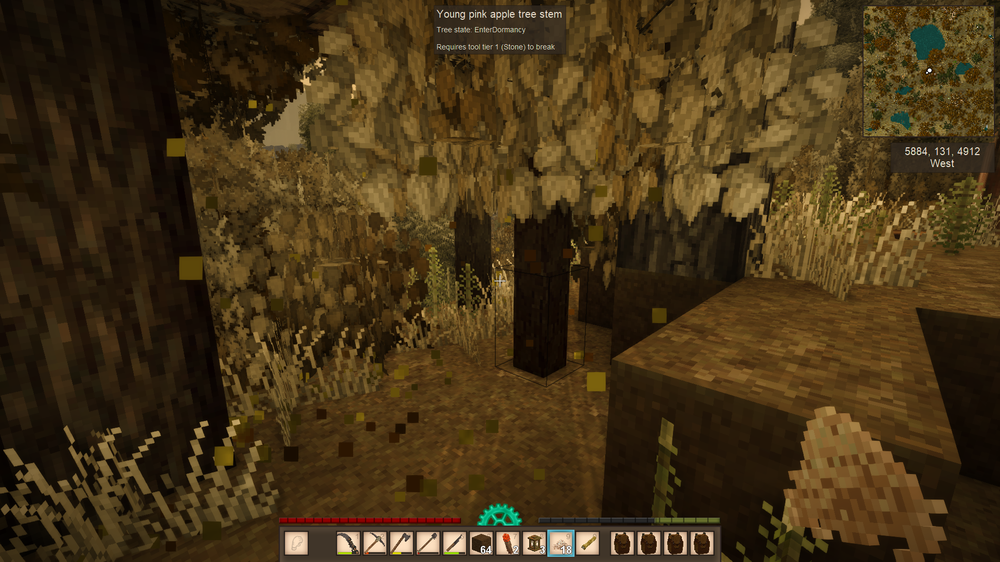The image size is (1000, 562).
Task: Click the off-hand slot with hand outline
Action: (296, 543)
